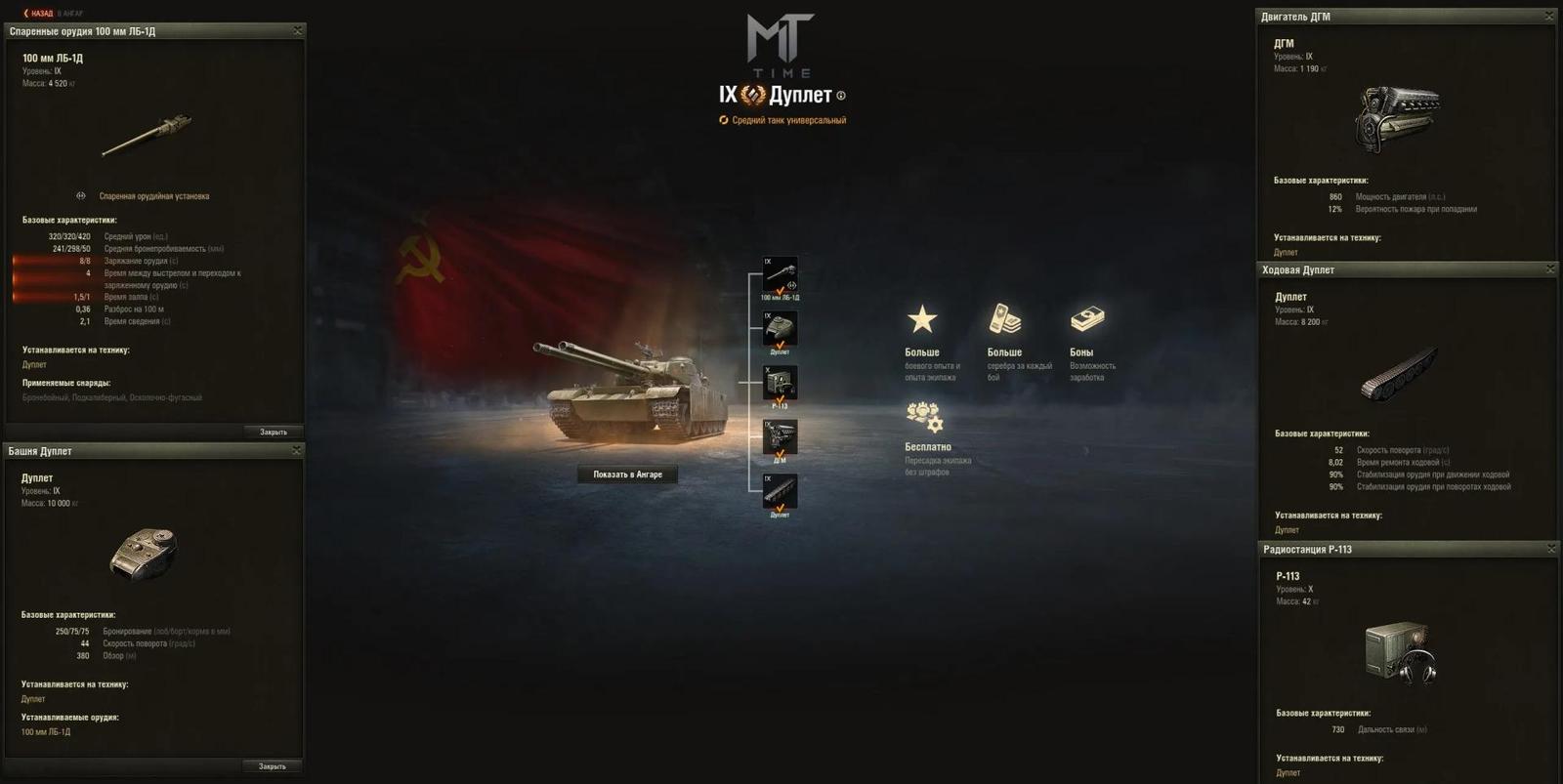This screenshot has height=784, width=1563.
Task: Select the Дуплет suspension module at tree bottom
Action: [779, 491]
